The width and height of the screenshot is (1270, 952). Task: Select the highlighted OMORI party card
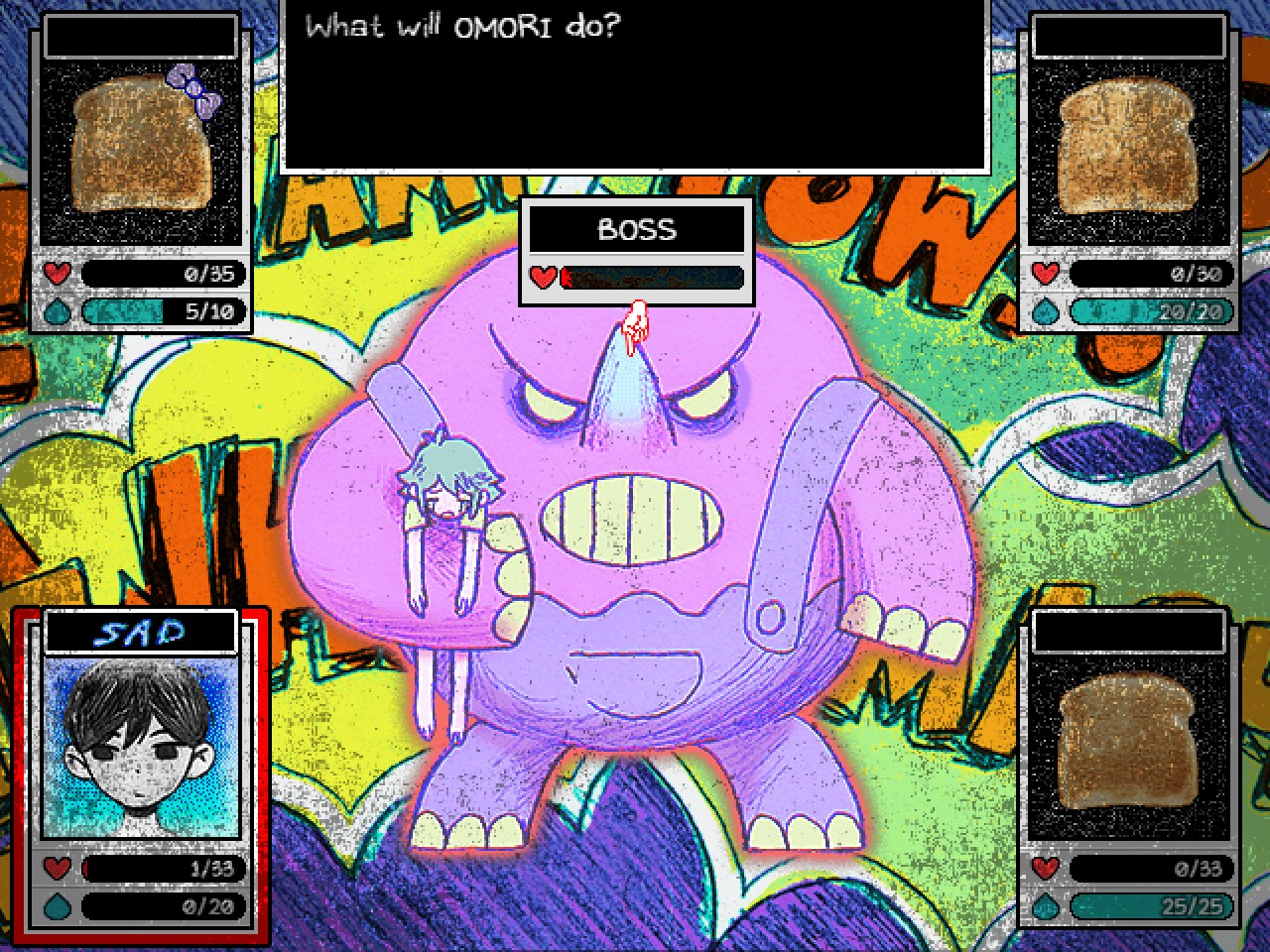pyautogui.click(x=140, y=778)
